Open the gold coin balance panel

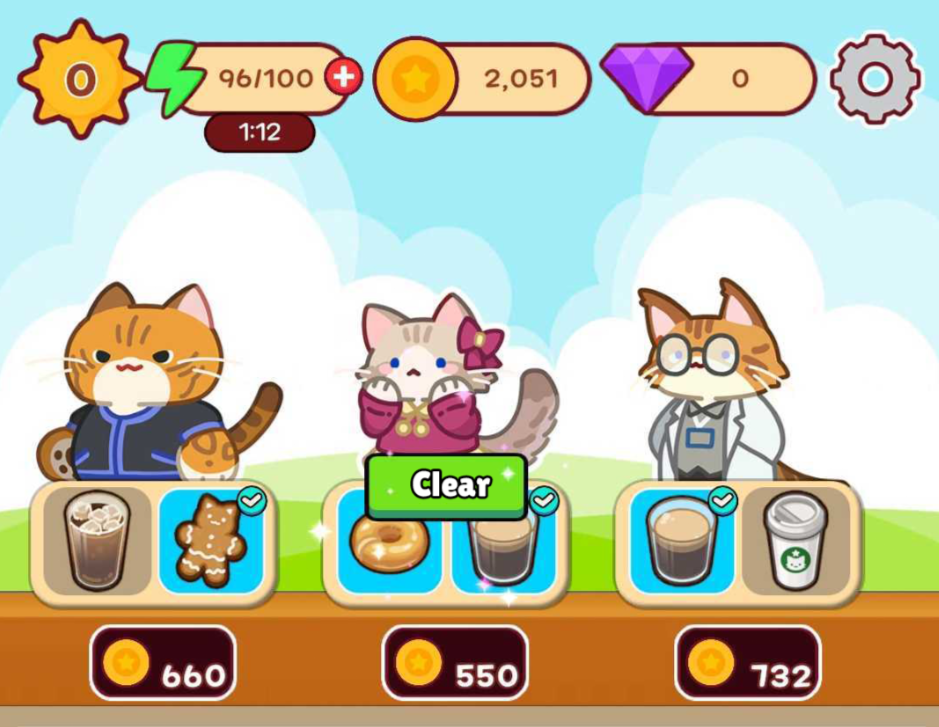pos(483,79)
